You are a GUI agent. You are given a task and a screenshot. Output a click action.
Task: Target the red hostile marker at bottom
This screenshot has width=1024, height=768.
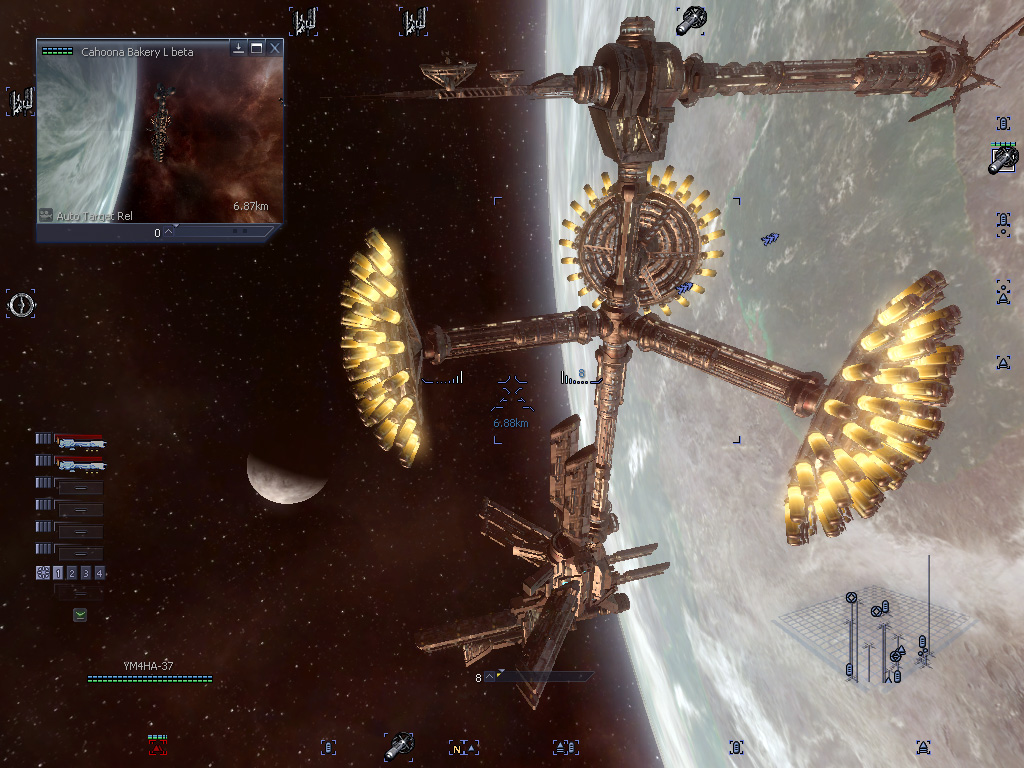[157, 746]
